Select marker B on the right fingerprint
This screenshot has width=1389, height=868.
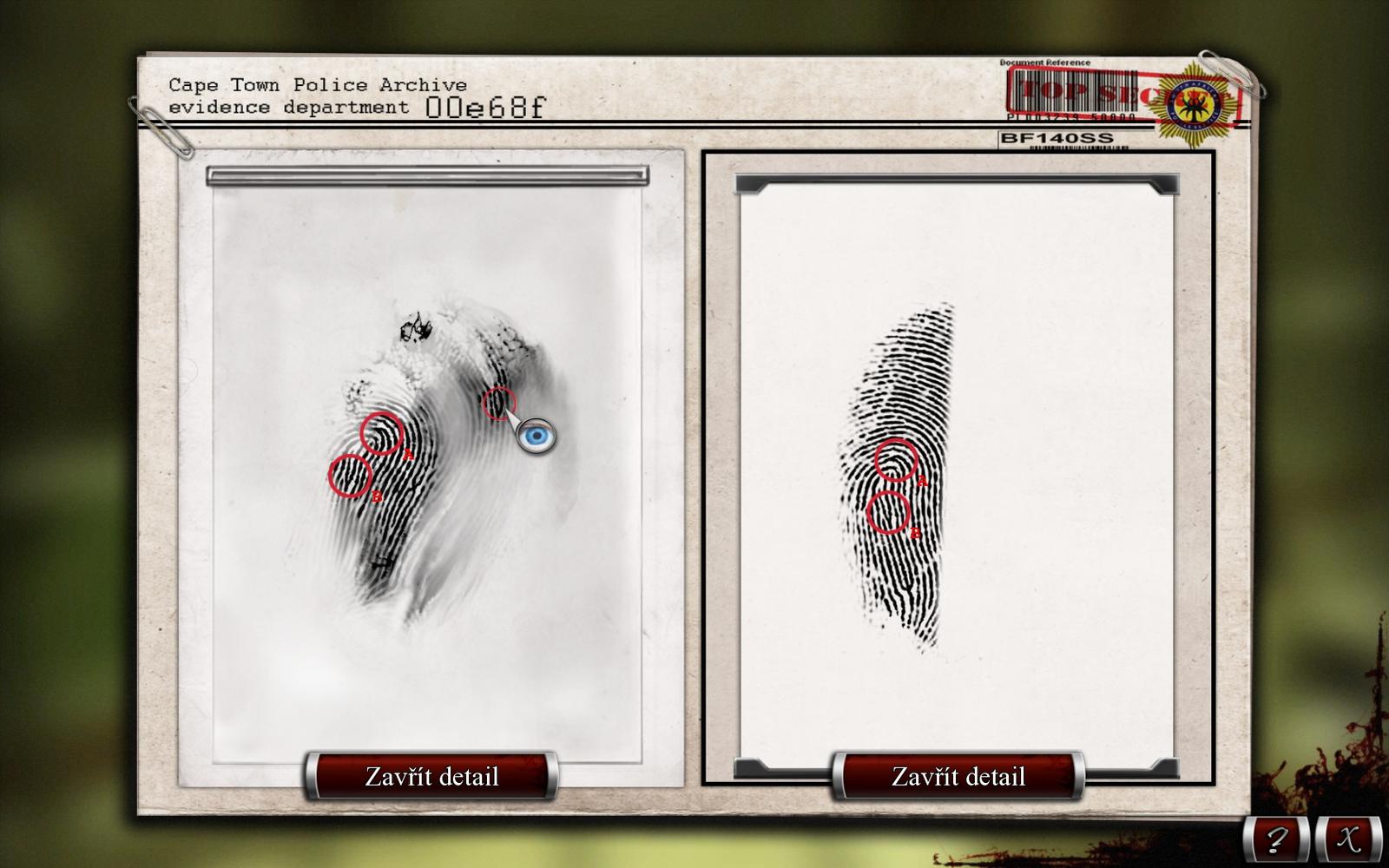[x=887, y=513]
